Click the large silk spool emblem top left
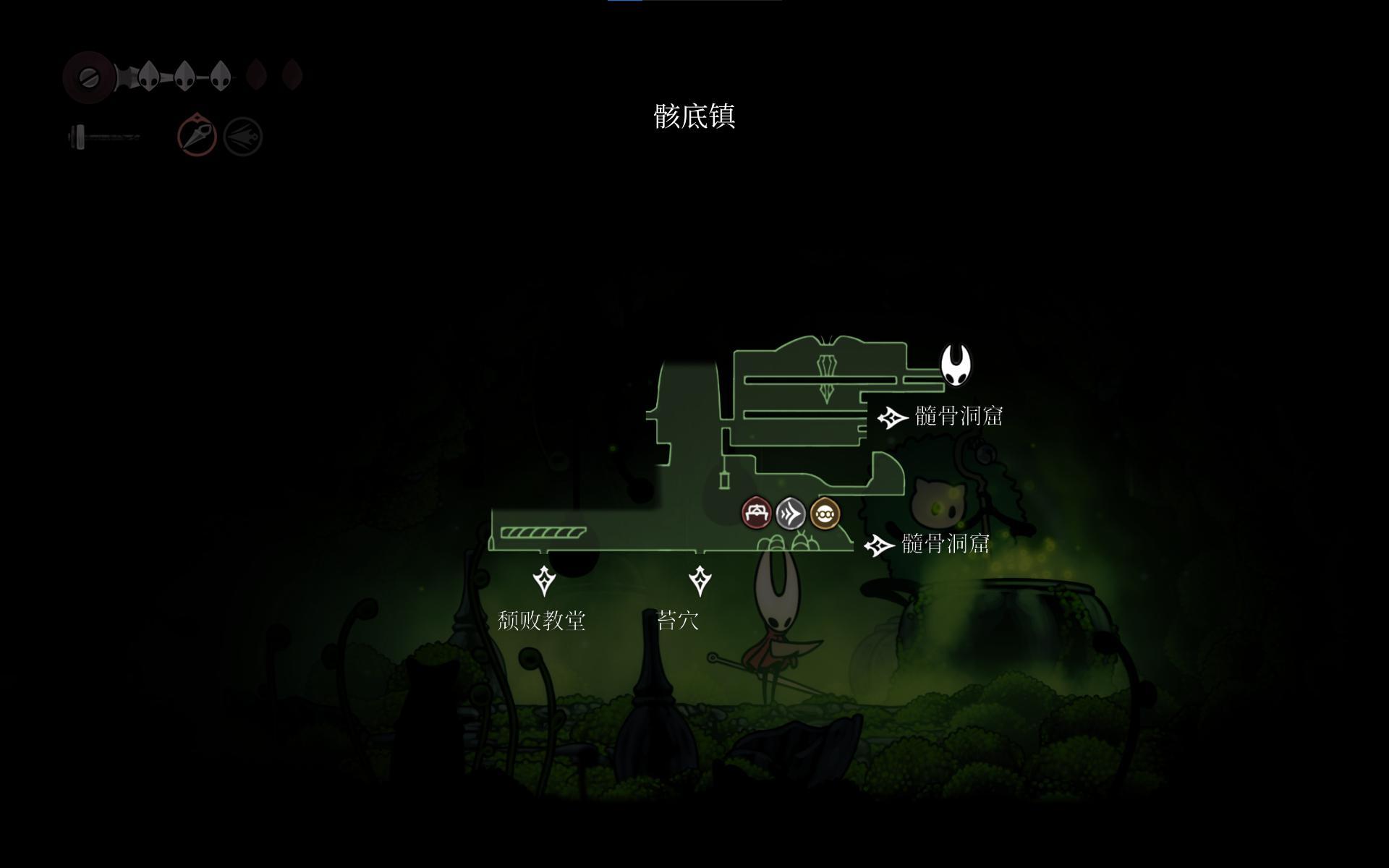This screenshot has width=1389, height=868. coord(90,76)
